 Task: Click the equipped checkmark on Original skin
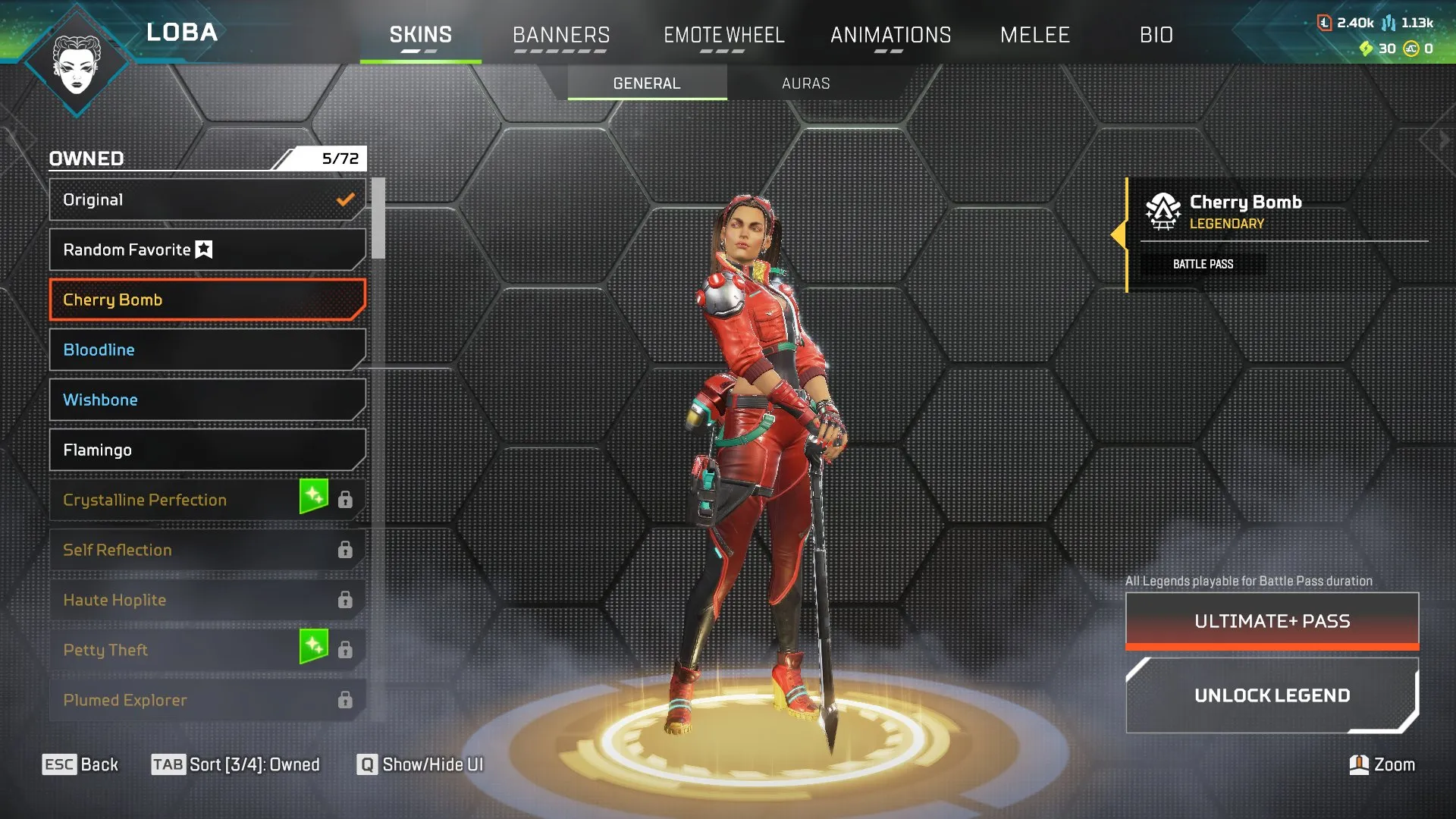[344, 199]
